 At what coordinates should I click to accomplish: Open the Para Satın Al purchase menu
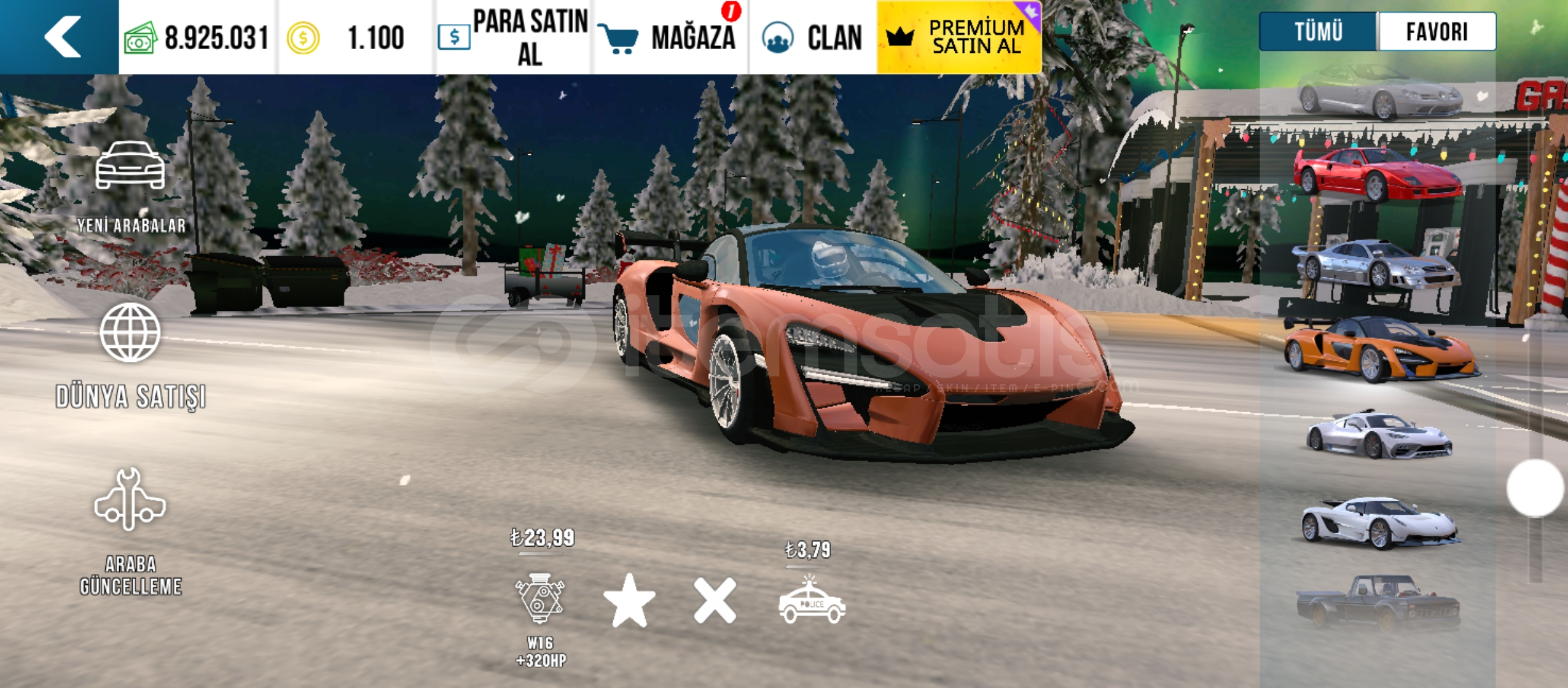tap(514, 37)
